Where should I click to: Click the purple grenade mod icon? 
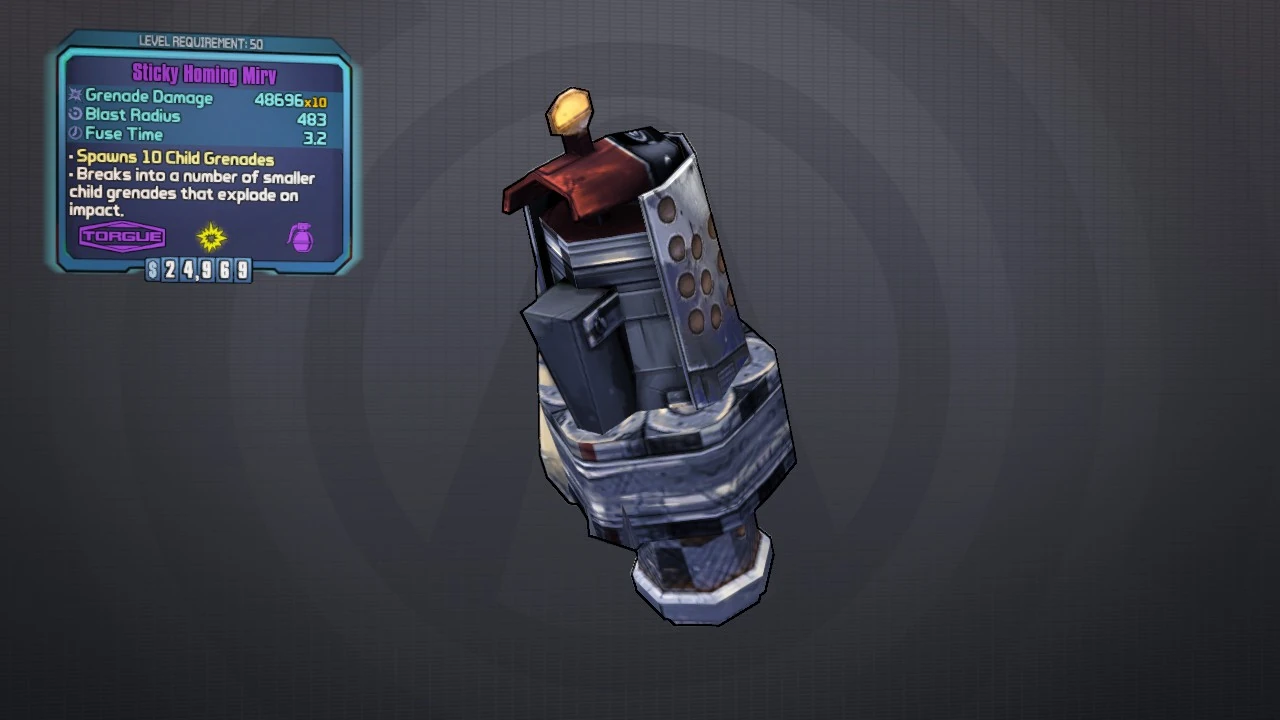tap(300, 237)
